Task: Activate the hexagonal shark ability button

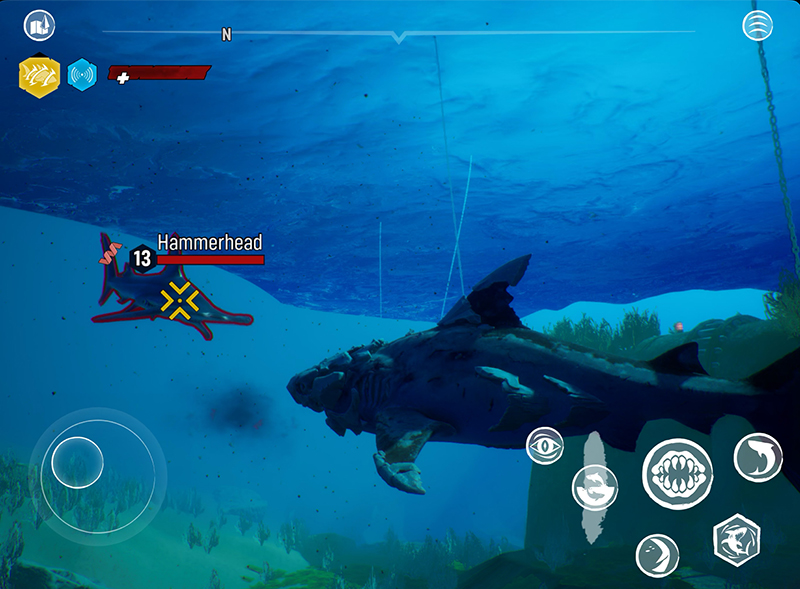Action: coord(736,540)
